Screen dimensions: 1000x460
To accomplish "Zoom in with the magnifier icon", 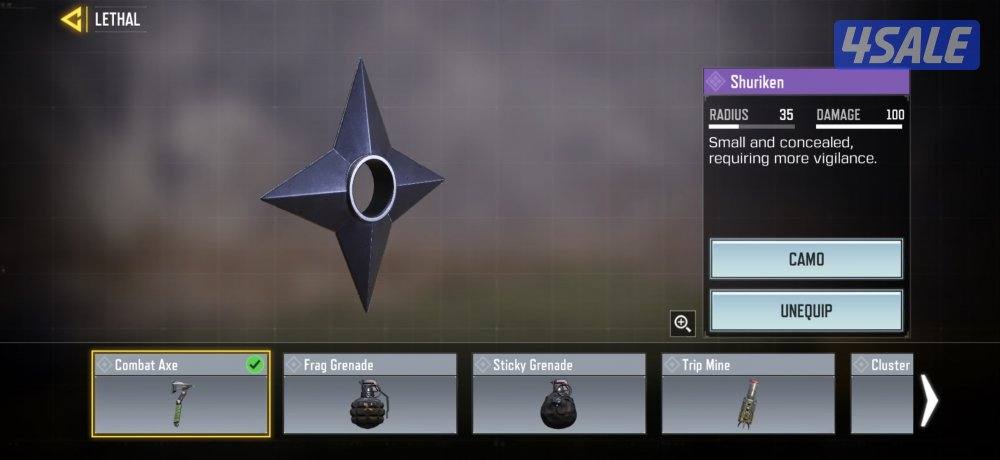I will (683, 323).
